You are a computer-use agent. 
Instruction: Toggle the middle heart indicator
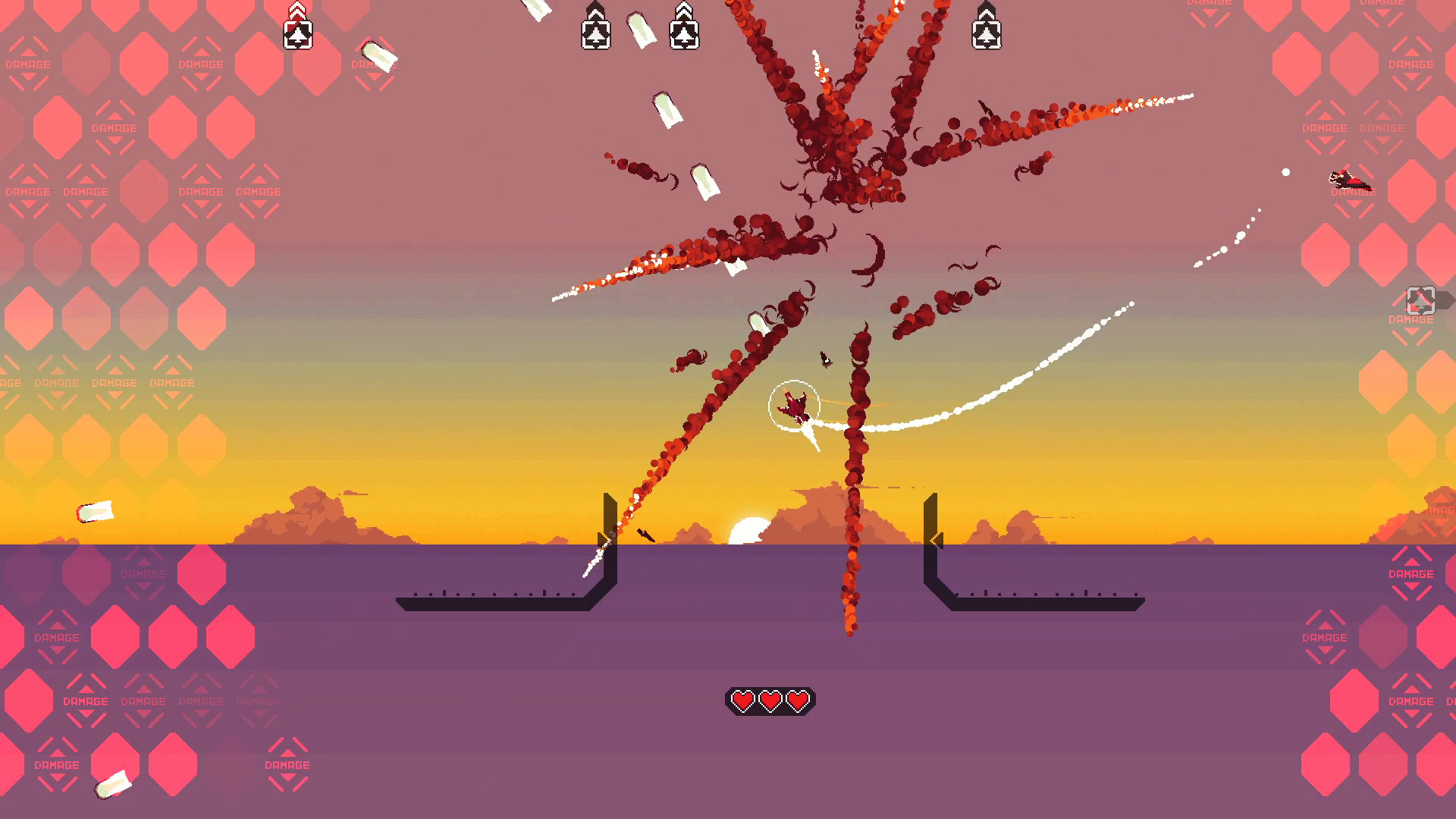point(770,700)
